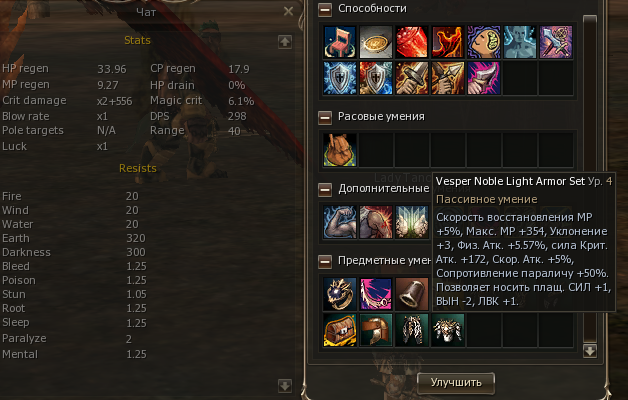
Task: Select the red flaming shield skill
Action: click(375, 78)
